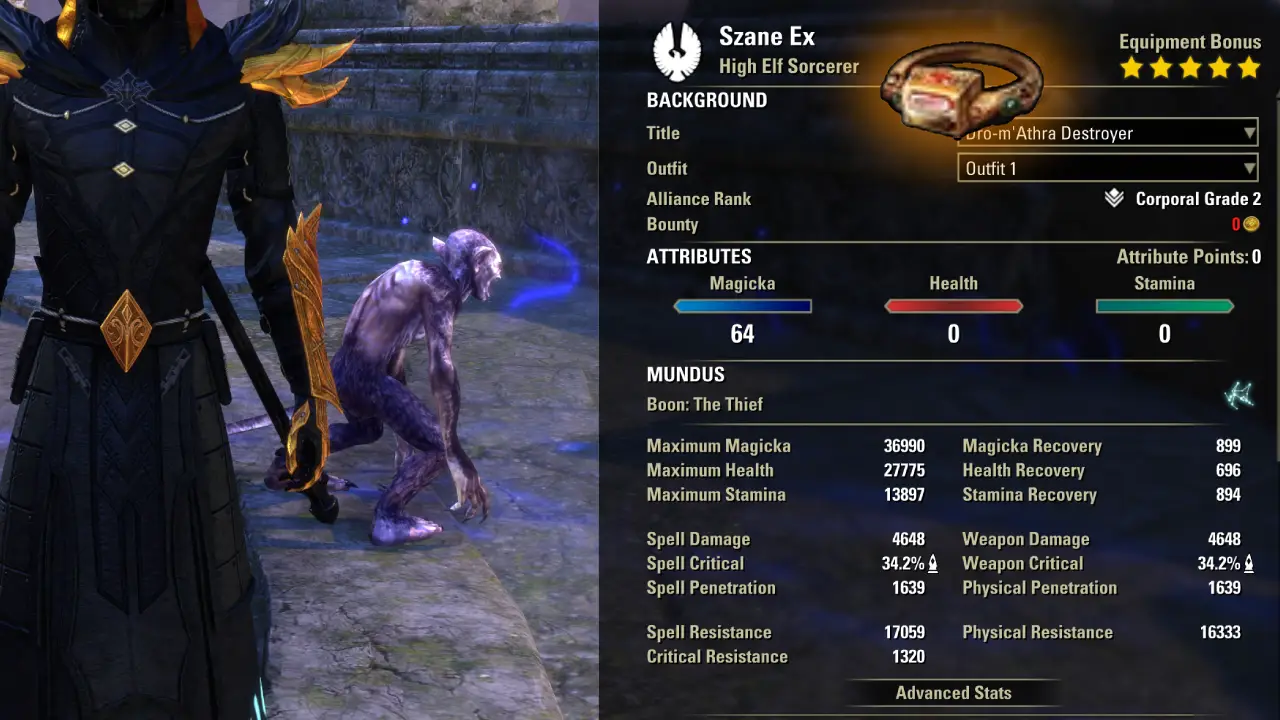Click the Boon: The Thief label
The height and width of the screenshot is (720, 1280).
pyautogui.click(x=705, y=404)
